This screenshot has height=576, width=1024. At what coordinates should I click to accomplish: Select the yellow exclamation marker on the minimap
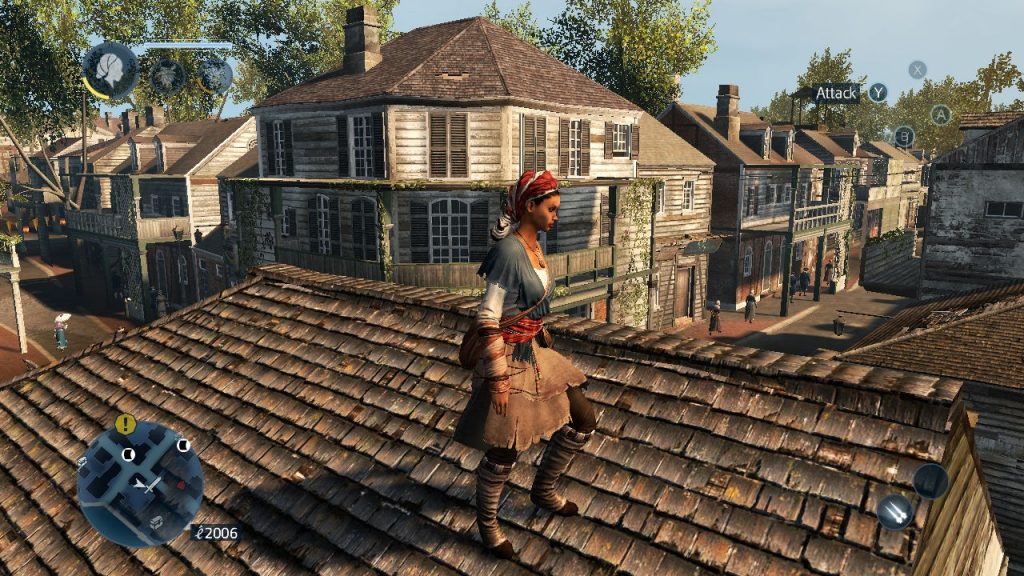(124, 424)
